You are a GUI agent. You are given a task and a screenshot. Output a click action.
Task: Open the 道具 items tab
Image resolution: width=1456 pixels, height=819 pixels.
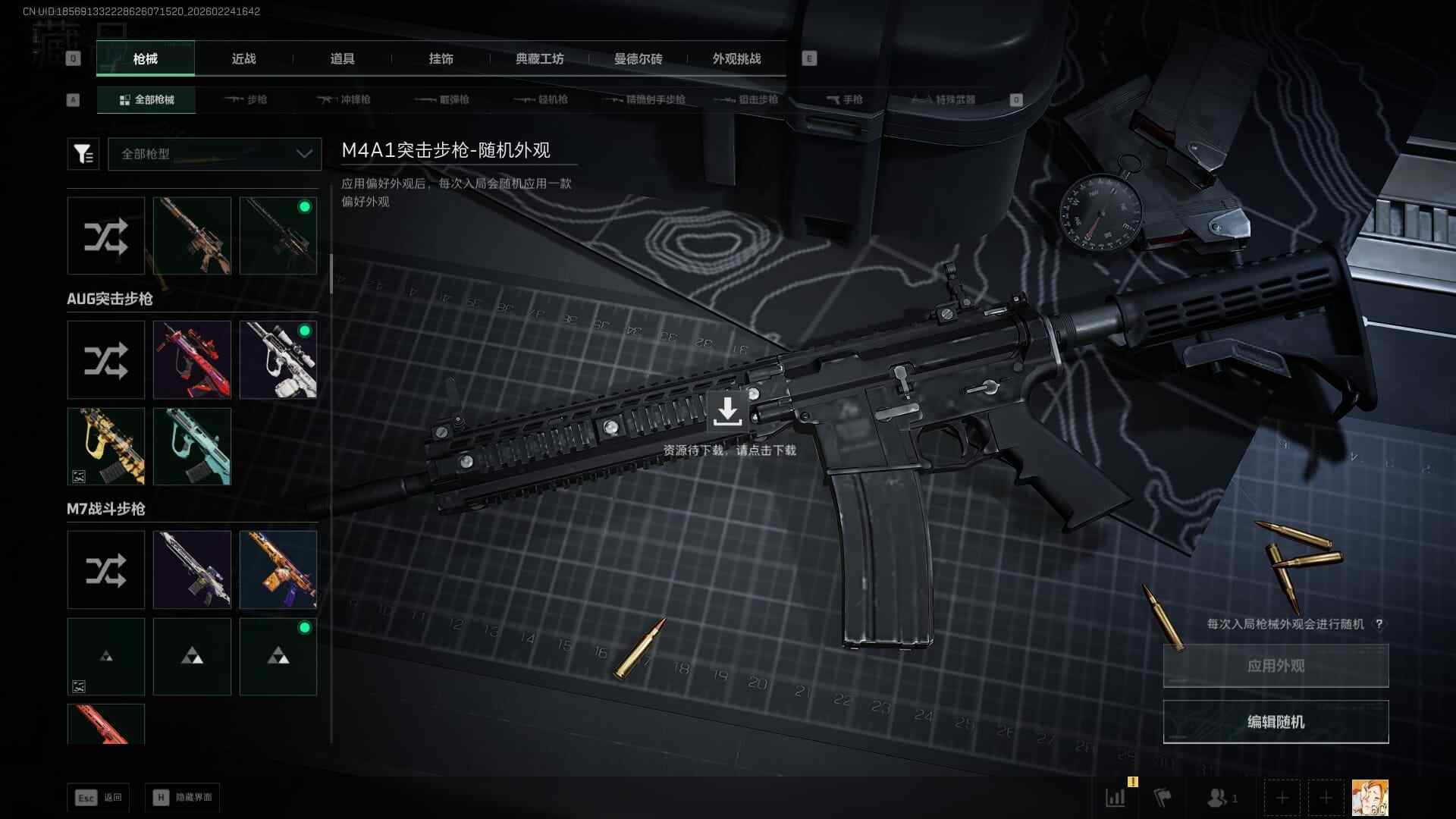342,58
